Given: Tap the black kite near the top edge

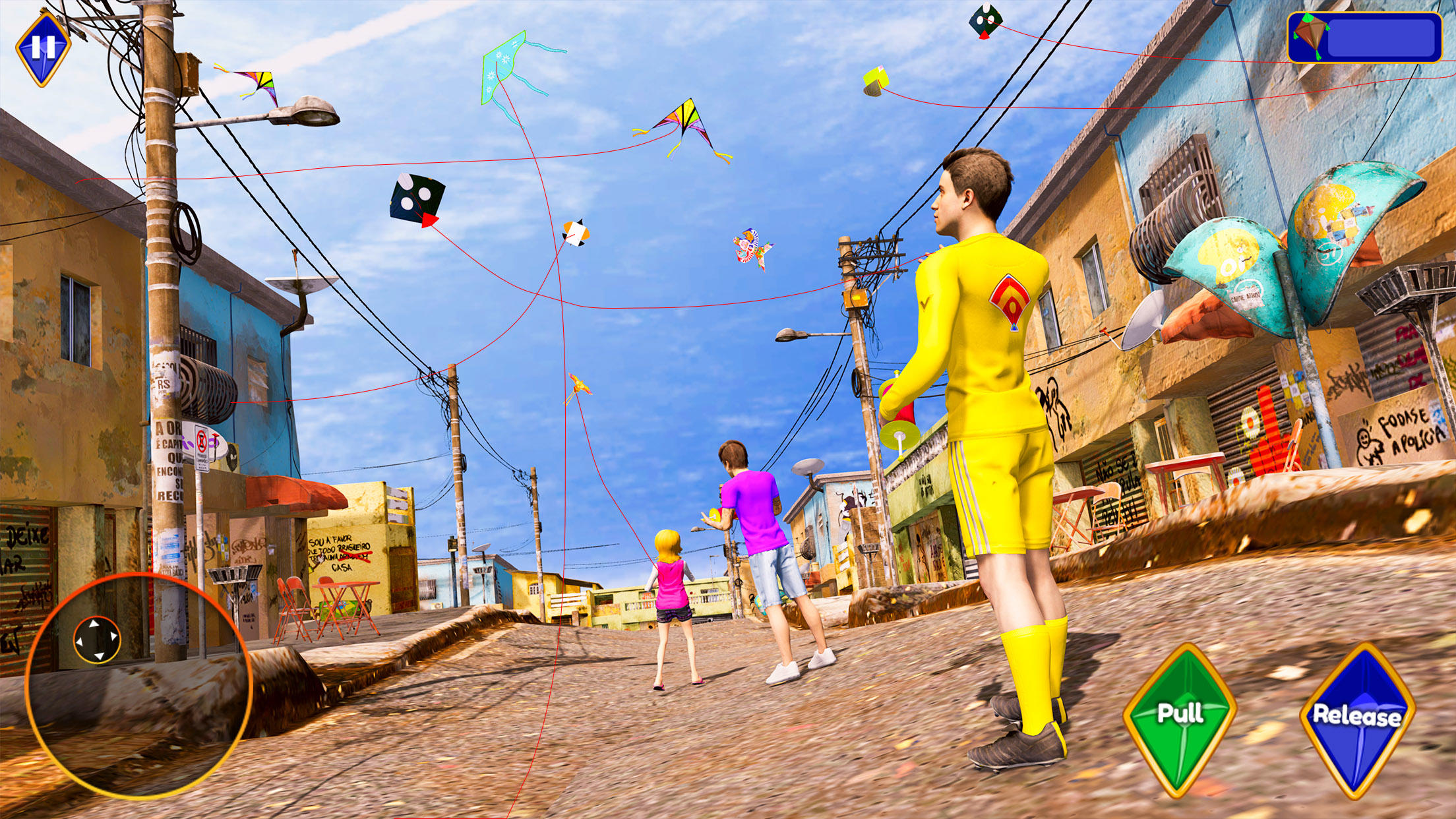Looking at the screenshot, I should [x=985, y=18].
